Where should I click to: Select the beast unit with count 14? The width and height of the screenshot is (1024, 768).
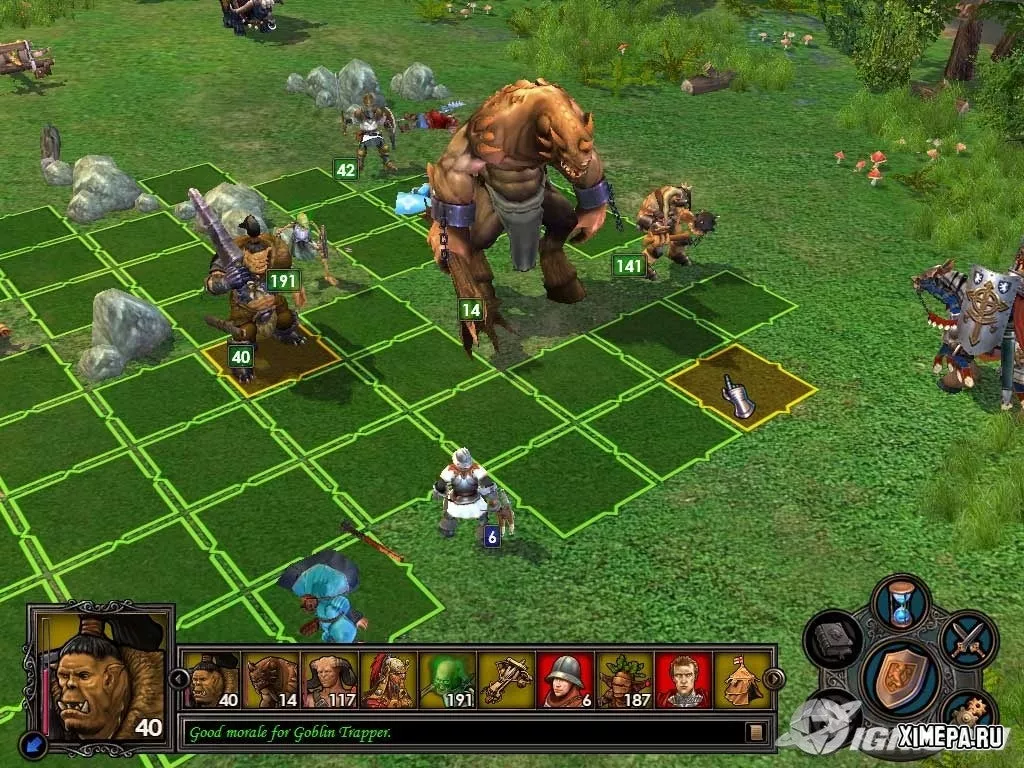click(x=272, y=680)
